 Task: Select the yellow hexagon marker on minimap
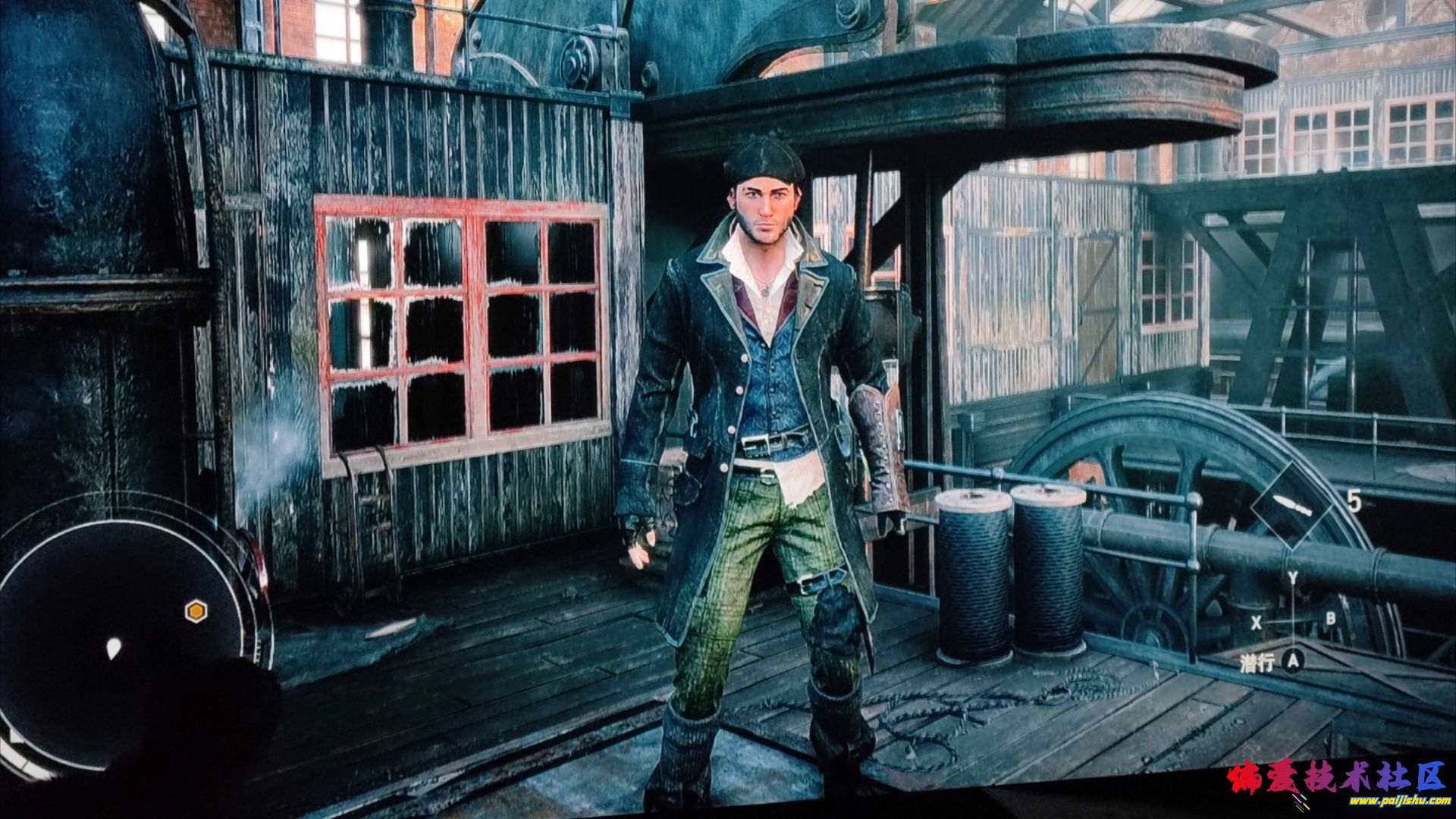(x=196, y=610)
